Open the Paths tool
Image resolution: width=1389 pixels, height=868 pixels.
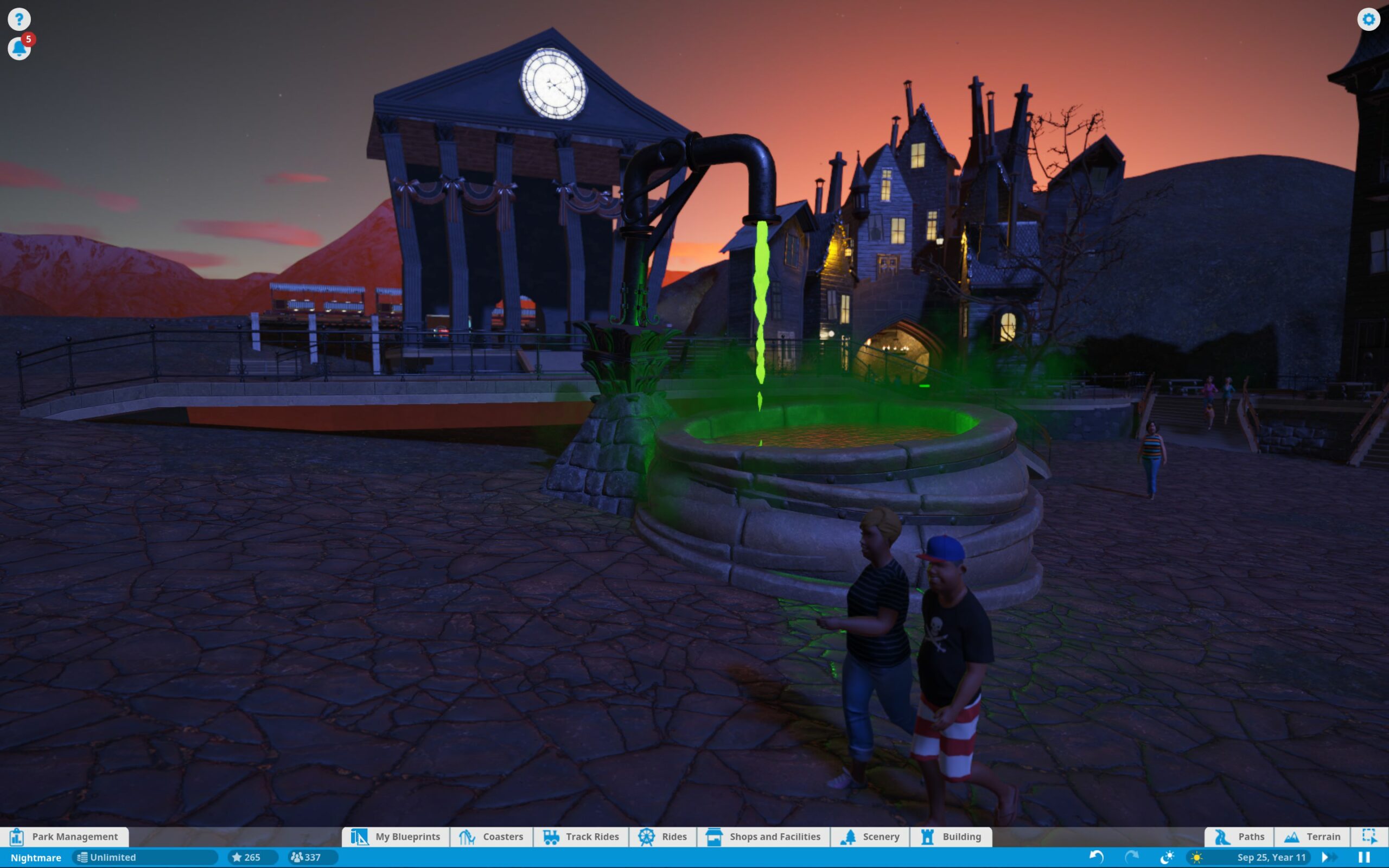pyautogui.click(x=1239, y=837)
